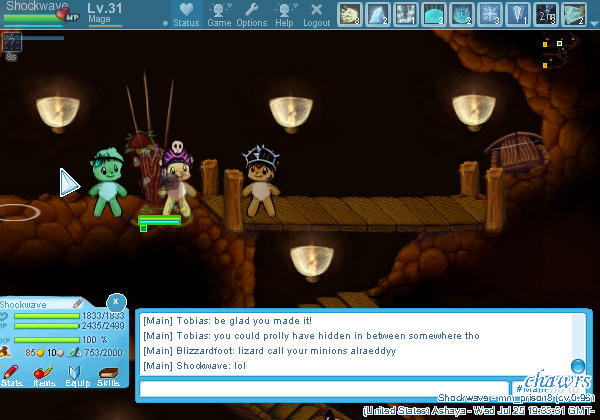Viewport: 600px width, 420px height.
Task: Open the Items inventory
Action: (x=44, y=374)
